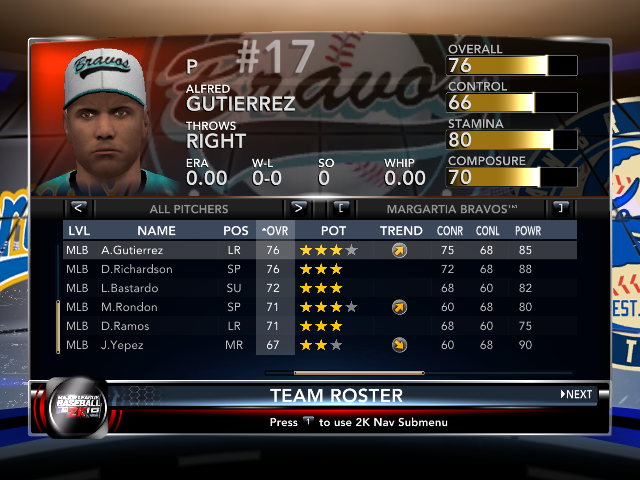The image size is (640, 480).
Task: Click the right arrow beside All Pitchers
Action: (x=298, y=209)
